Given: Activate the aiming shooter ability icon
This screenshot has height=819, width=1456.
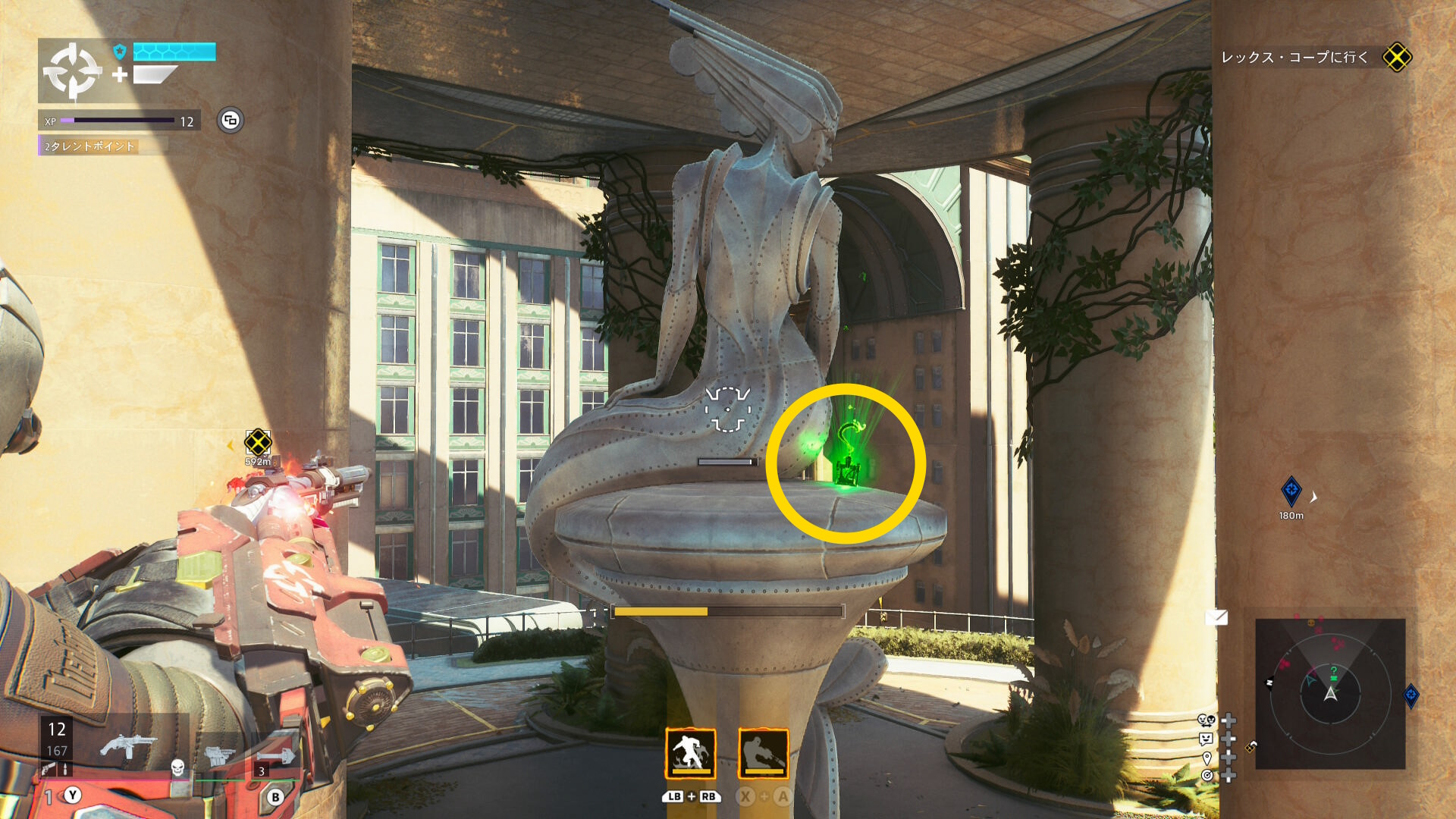Looking at the screenshot, I should [x=763, y=754].
